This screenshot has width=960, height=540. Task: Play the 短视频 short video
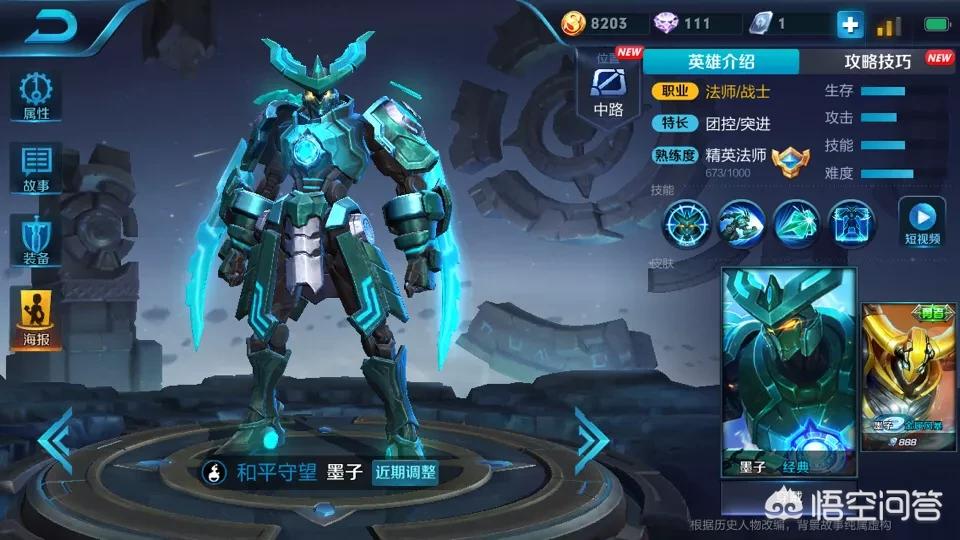pos(922,222)
